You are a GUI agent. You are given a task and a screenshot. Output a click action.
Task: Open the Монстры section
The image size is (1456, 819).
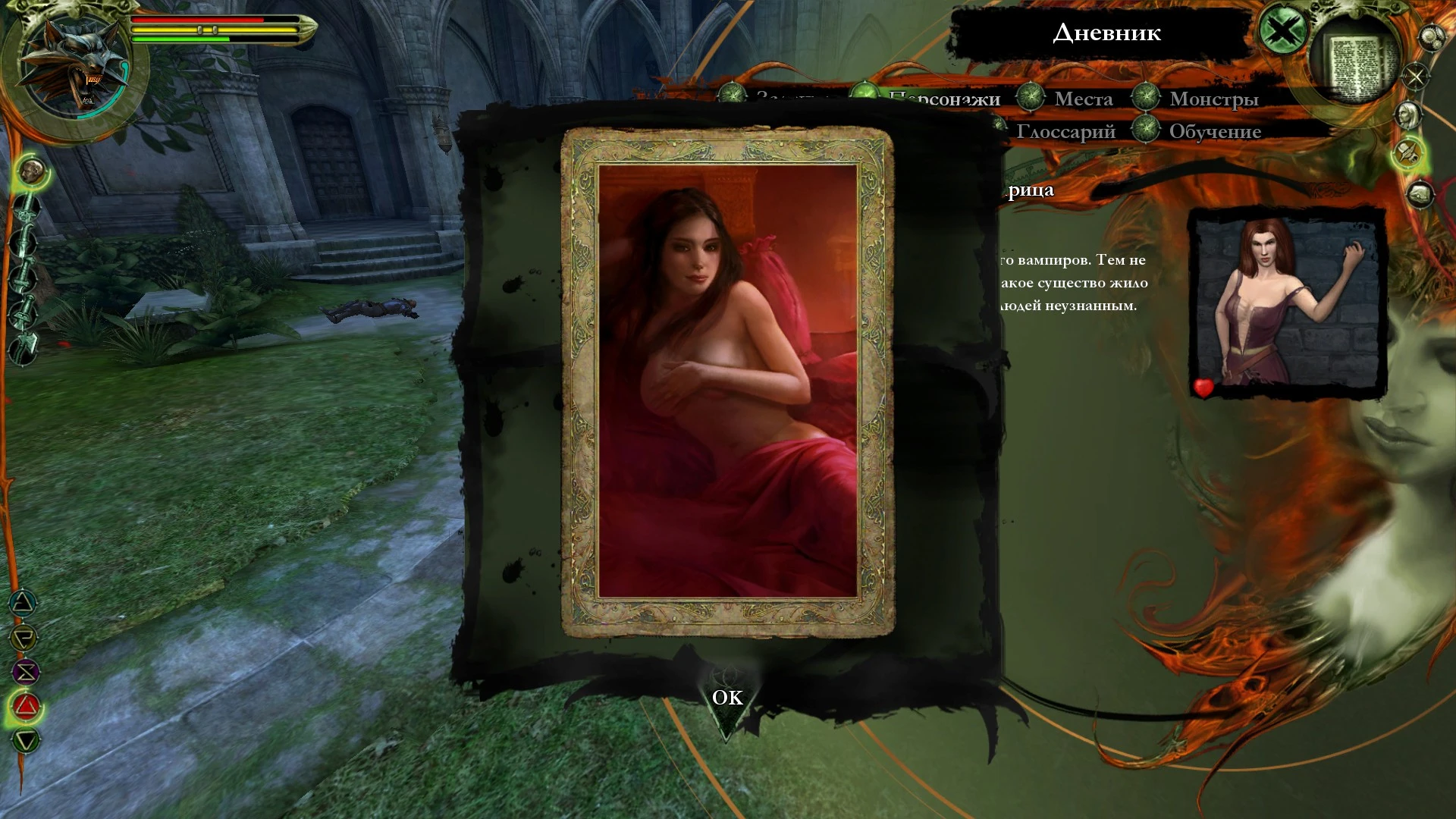click(x=1214, y=98)
